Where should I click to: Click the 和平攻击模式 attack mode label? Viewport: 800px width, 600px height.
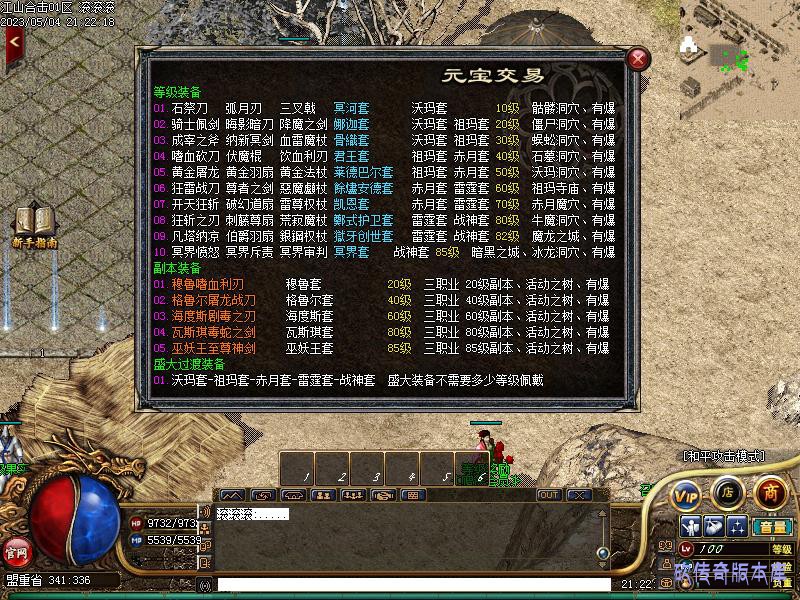click(x=723, y=456)
